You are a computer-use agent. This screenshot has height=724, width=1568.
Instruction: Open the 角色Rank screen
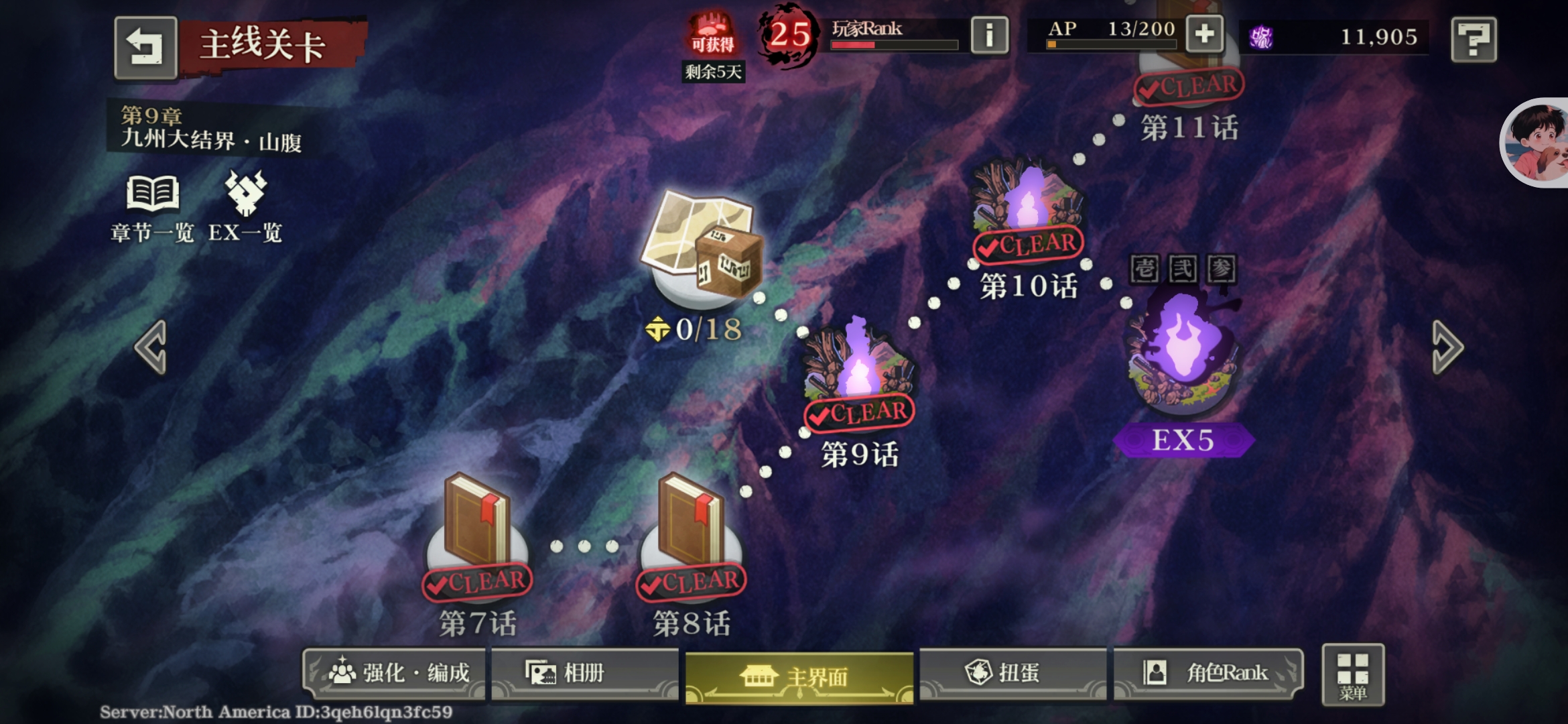tap(1207, 673)
